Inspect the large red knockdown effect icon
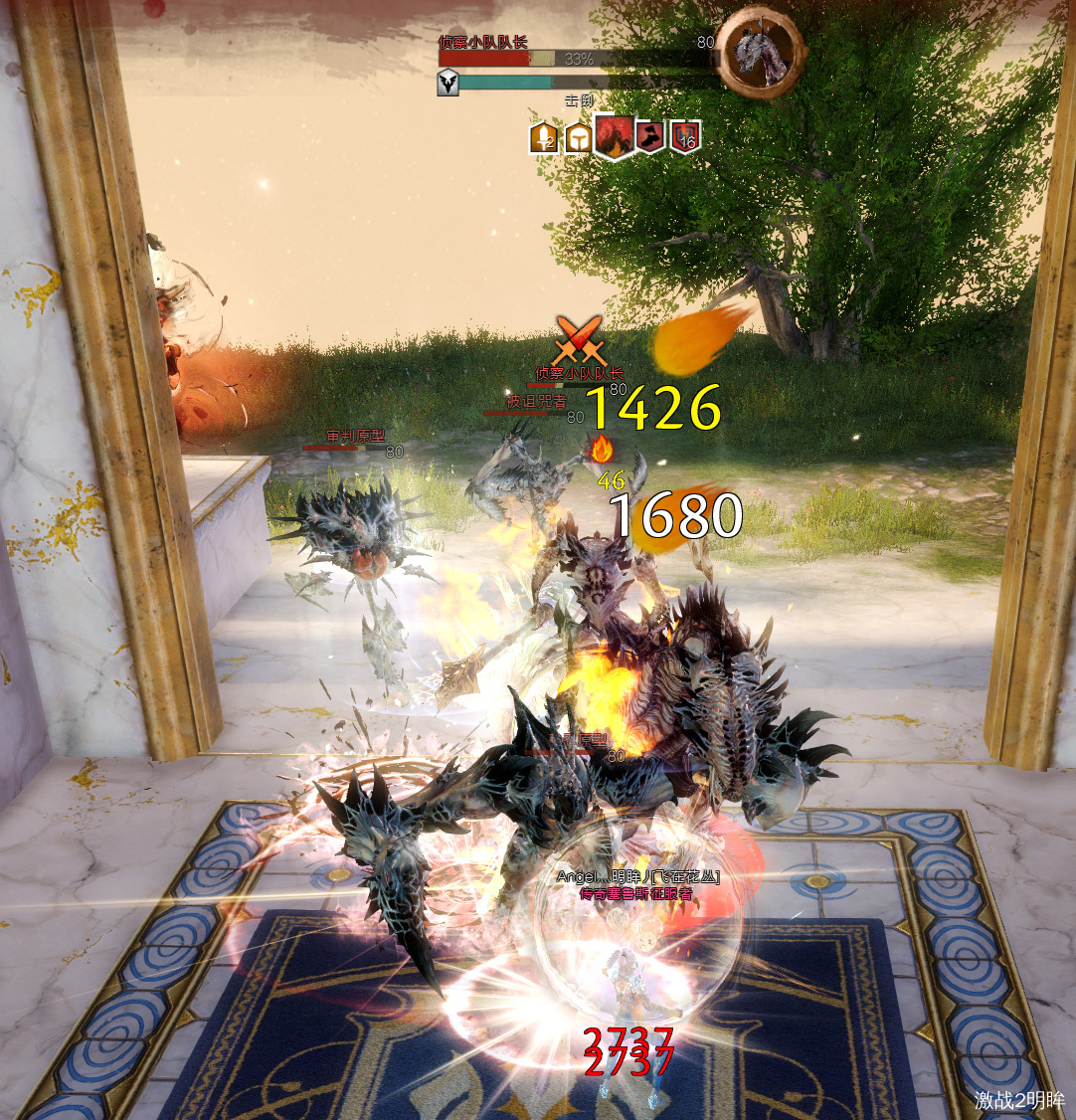Viewport: 1076px width, 1120px height. (x=614, y=136)
